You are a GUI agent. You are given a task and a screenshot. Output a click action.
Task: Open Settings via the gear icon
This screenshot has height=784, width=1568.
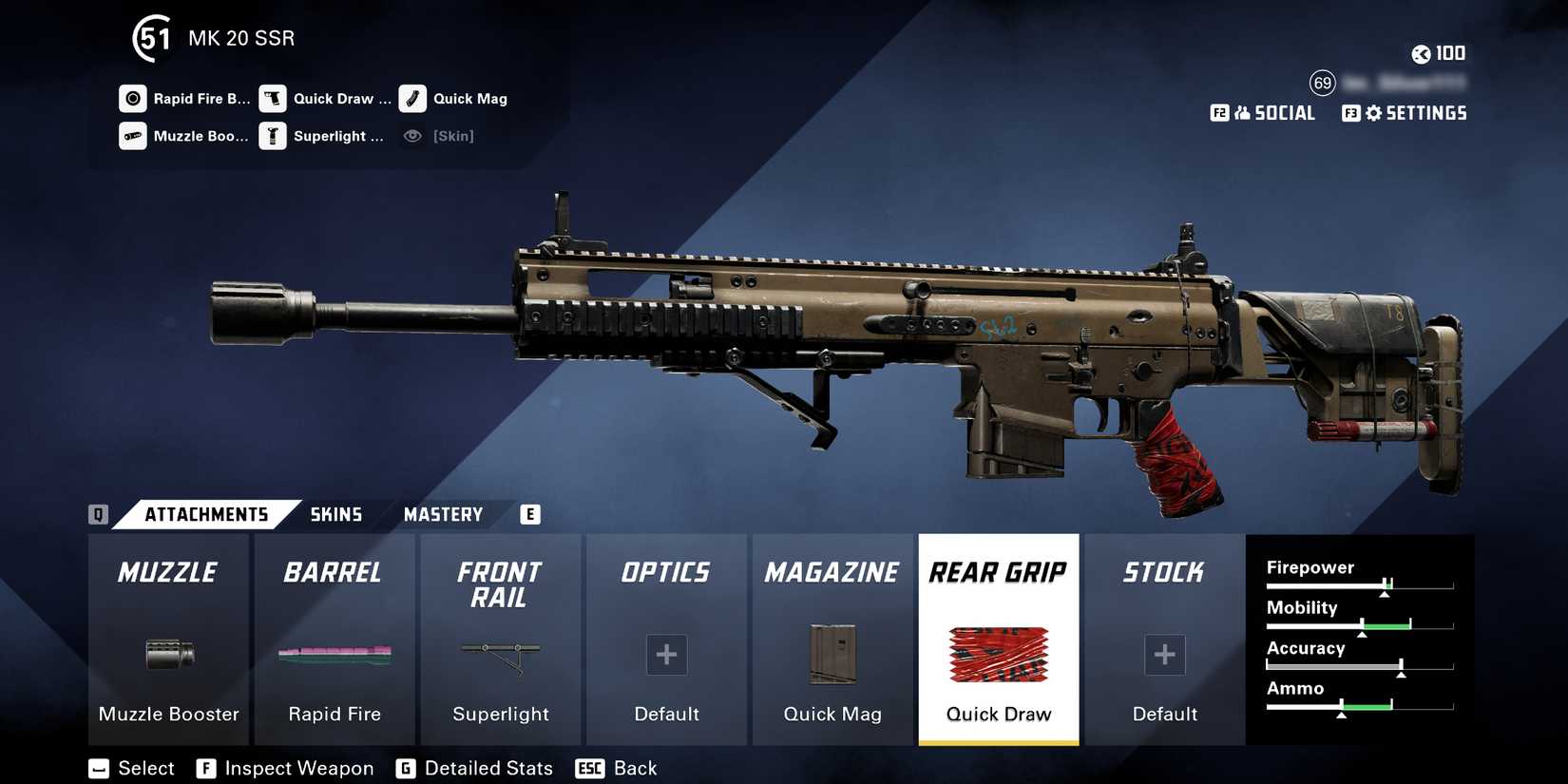point(1372,112)
